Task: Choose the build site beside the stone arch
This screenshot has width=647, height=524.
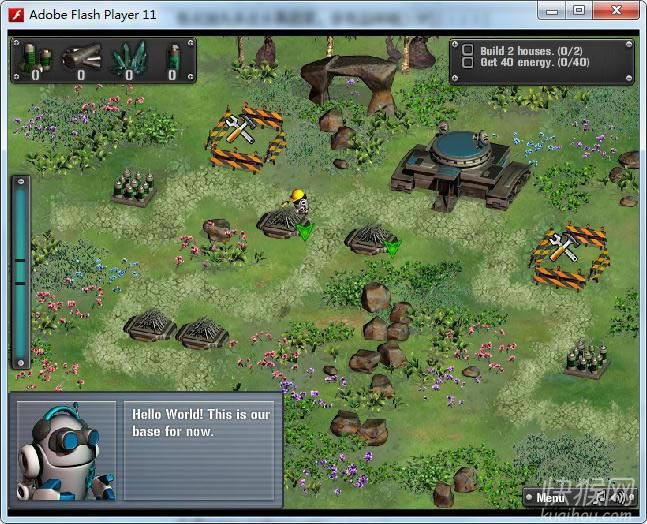Action: click(x=244, y=138)
